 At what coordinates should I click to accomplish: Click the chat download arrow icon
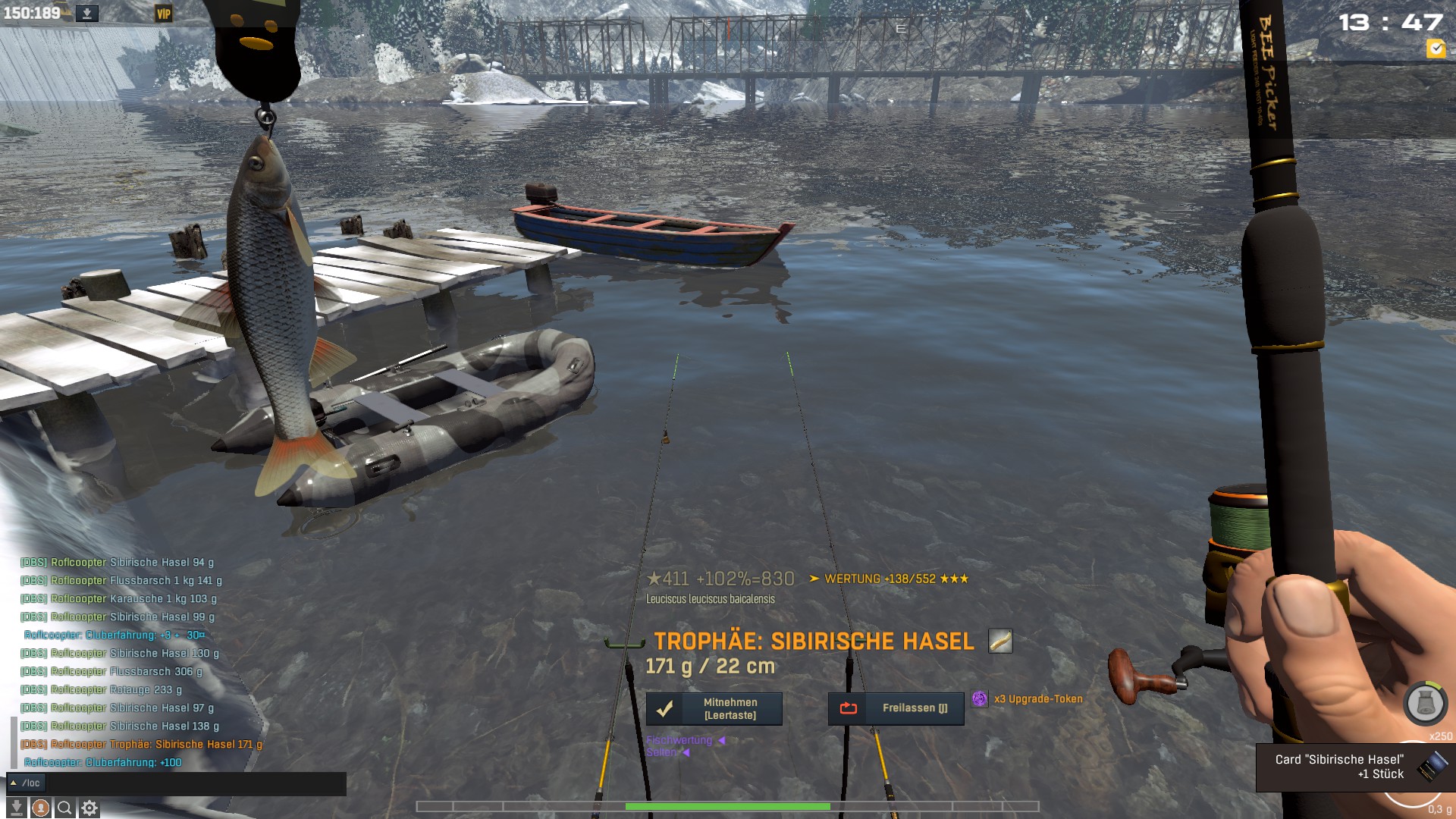pos(16,808)
